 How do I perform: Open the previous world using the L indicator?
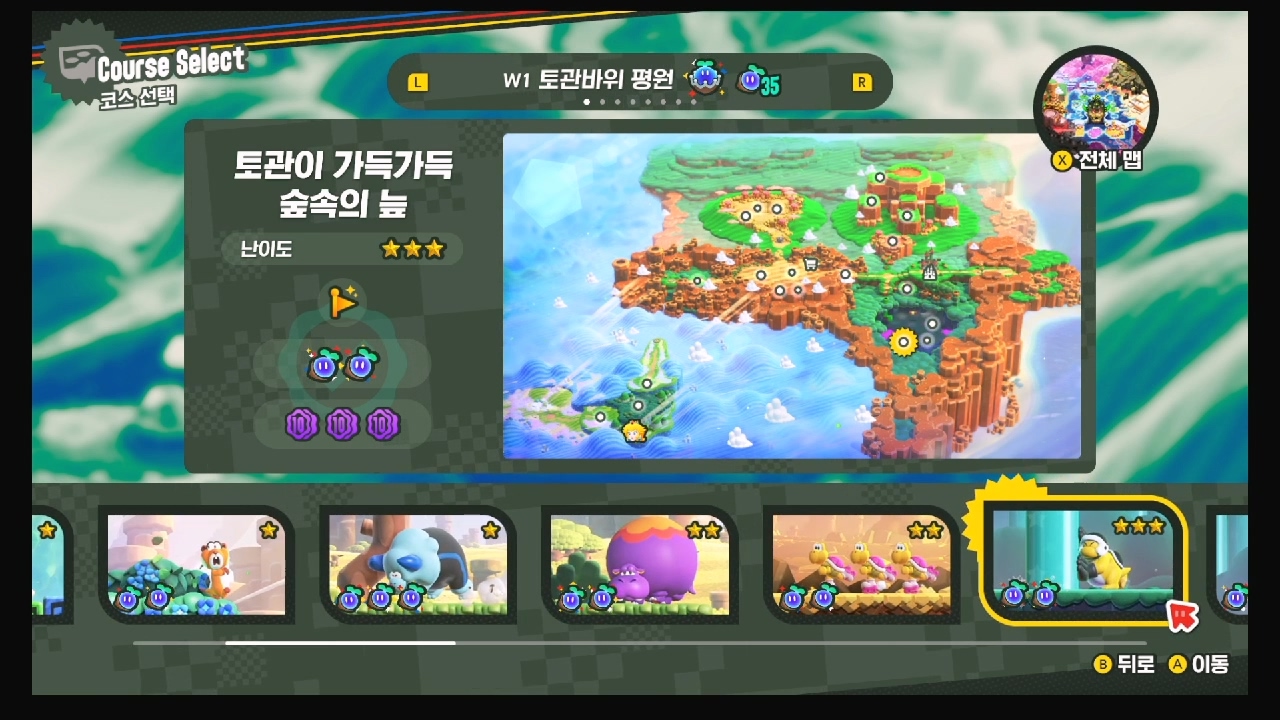418,81
